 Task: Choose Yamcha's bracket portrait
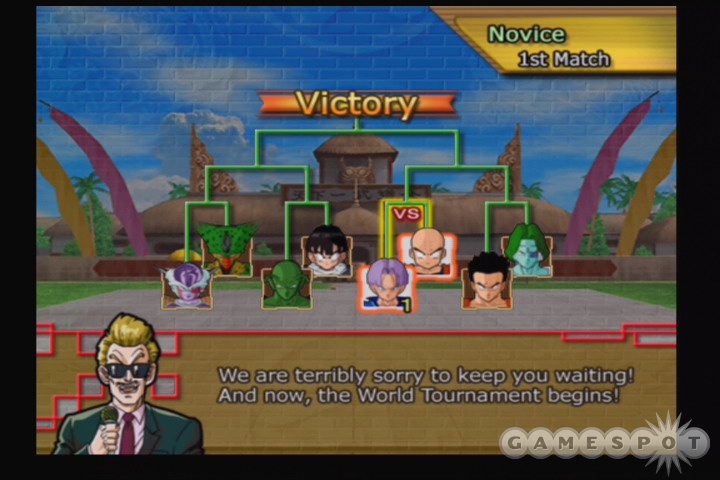[486, 285]
